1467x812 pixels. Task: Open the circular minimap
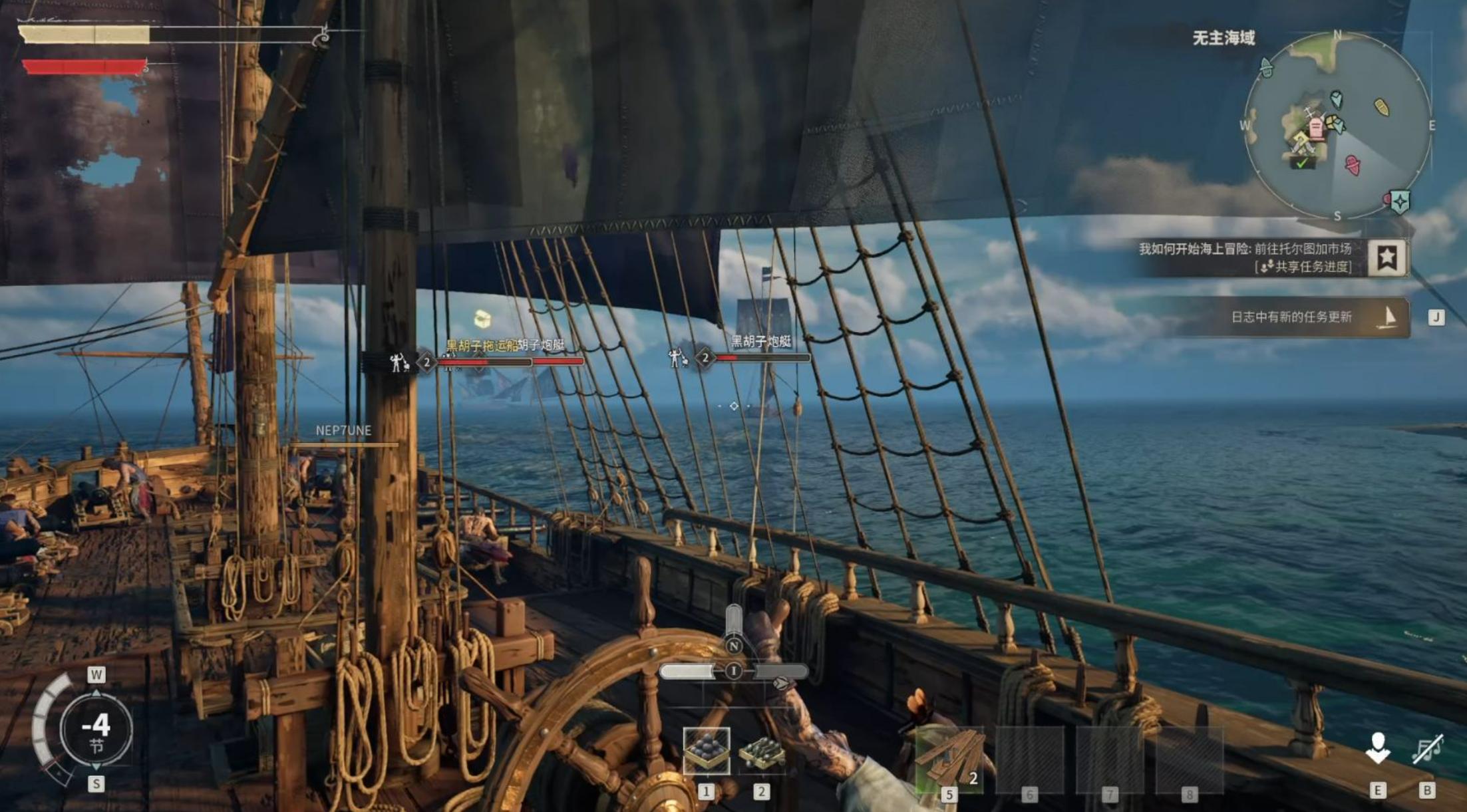click(1337, 125)
